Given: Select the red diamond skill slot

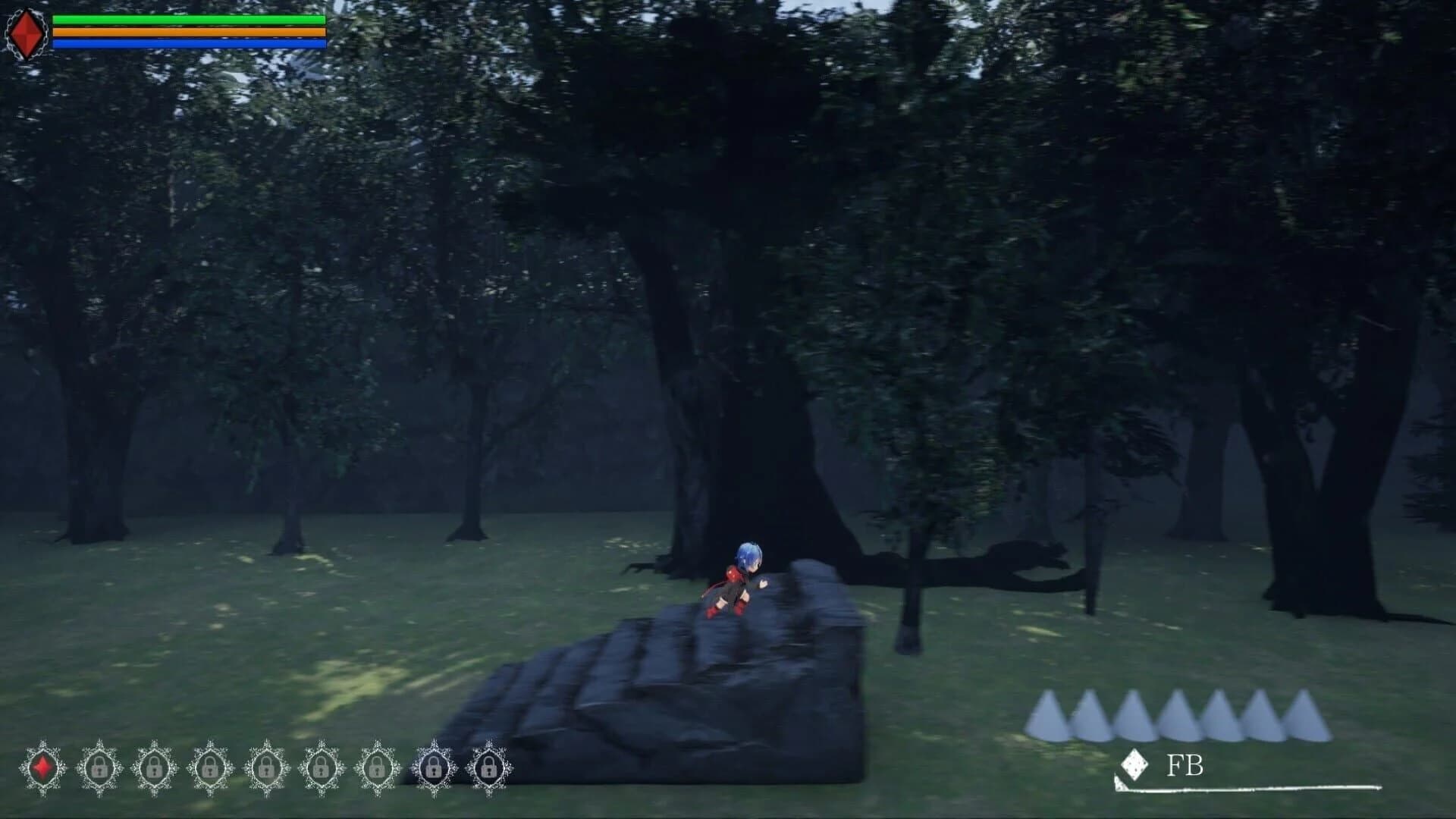Looking at the screenshot, I should (43, 766).
